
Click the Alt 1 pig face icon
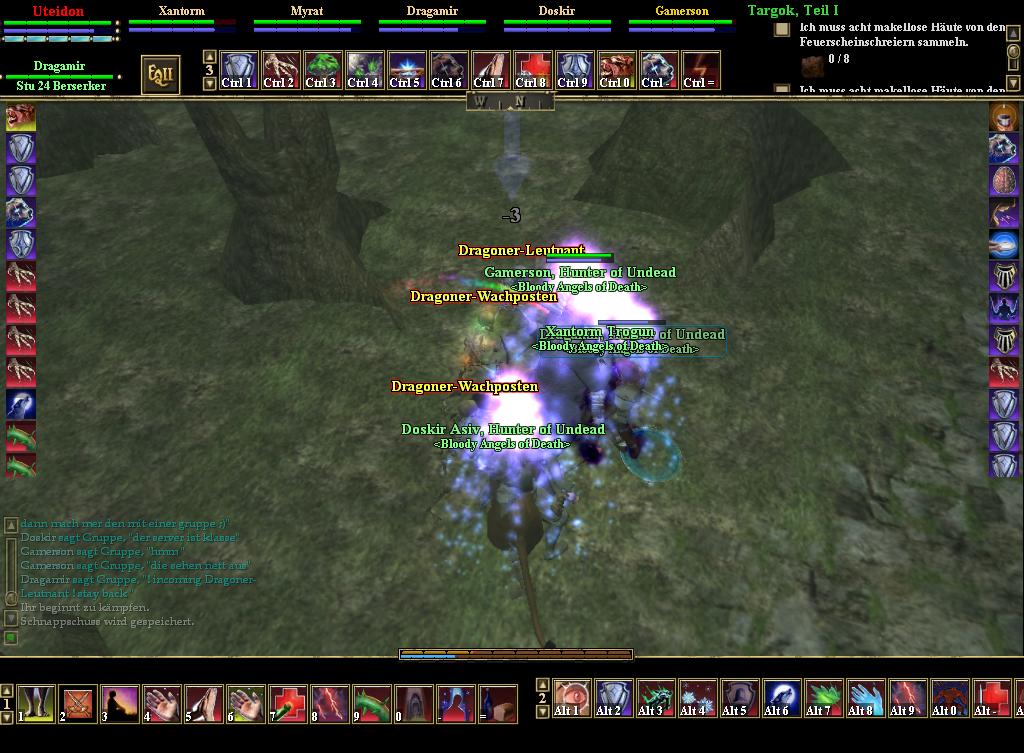[572, 697]
